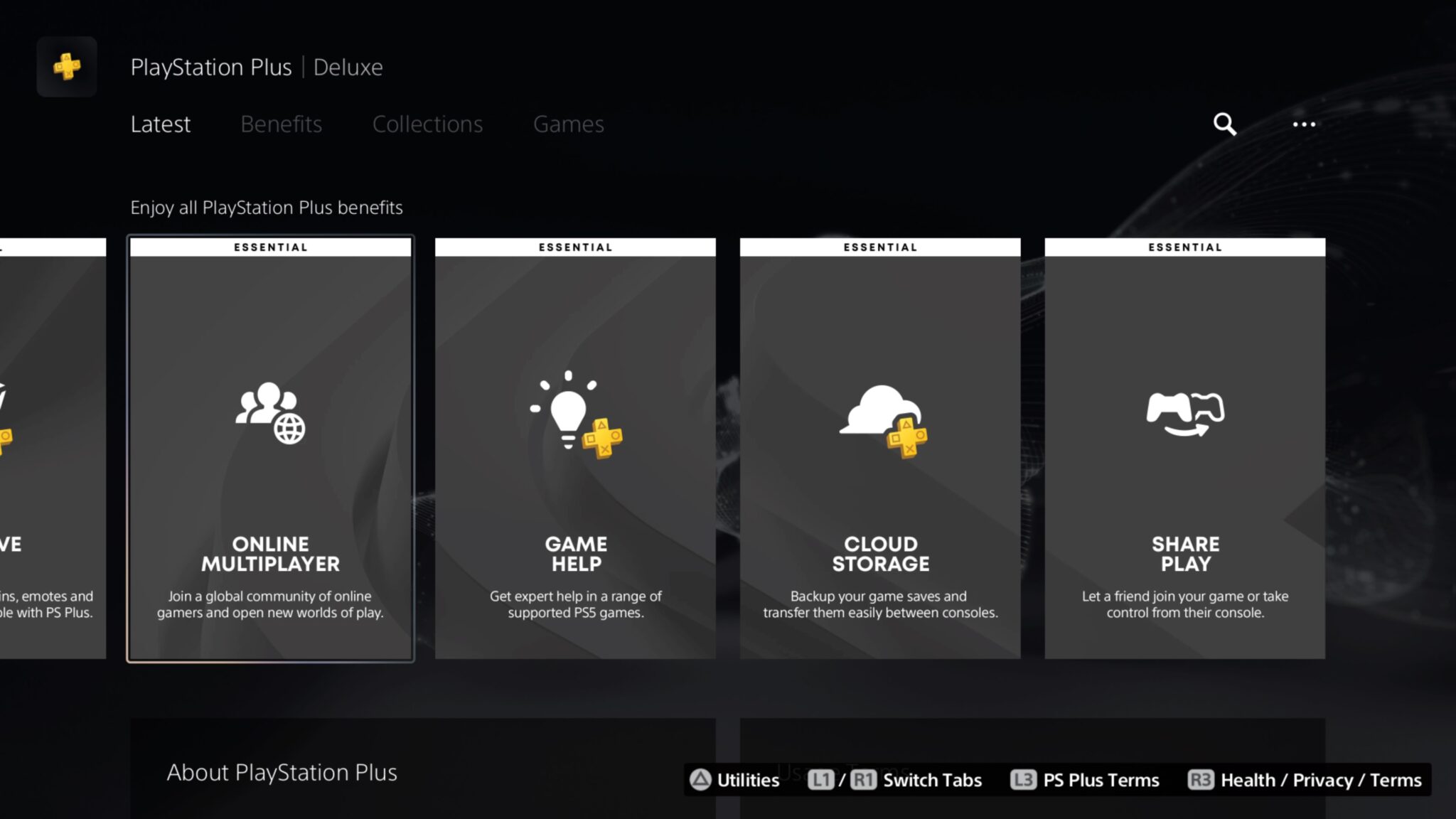Click the L3 icon beside PS Plus Terms
The image size is (1456, 819).
1024,780
